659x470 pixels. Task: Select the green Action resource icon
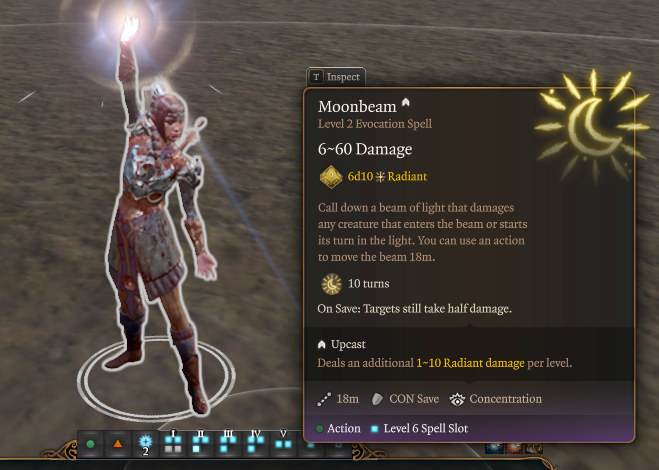(91, 443)
